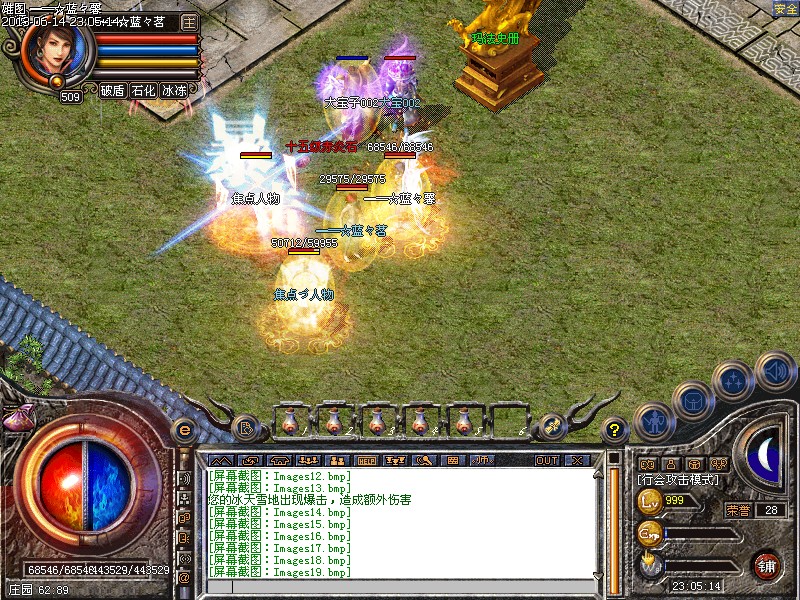
Task: Click the 主 button beside the character name
Action: coord(189,21)
